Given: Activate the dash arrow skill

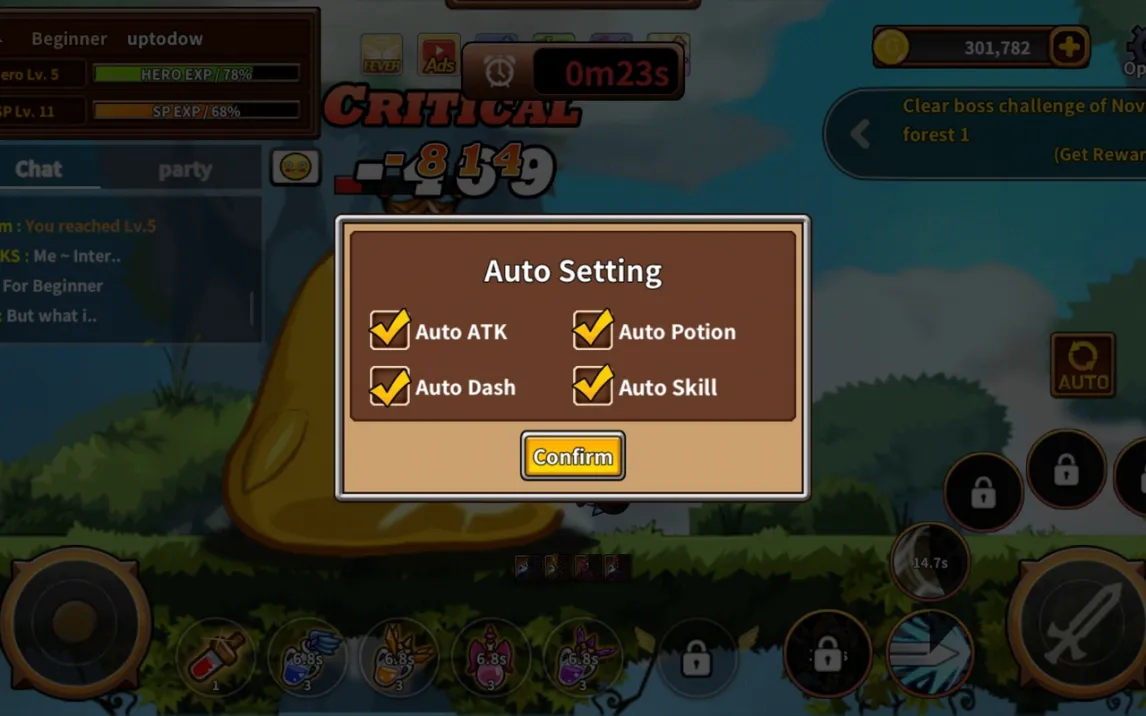Looking at the screenshot, I should click(x=929, y=652).
